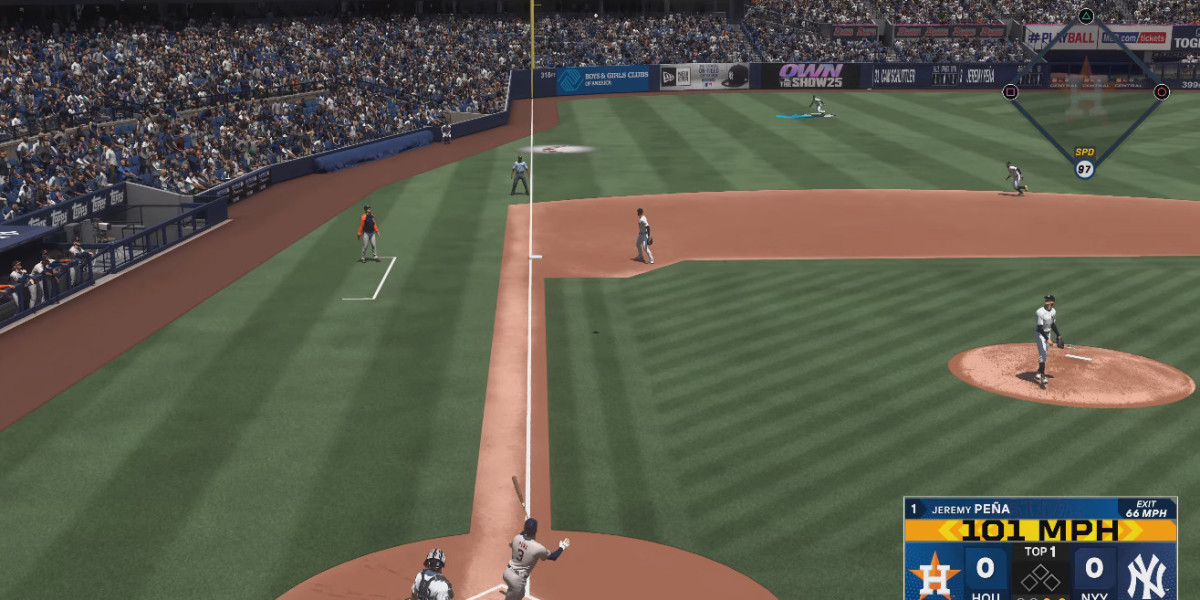
Task: Click the Astros logo on the scoreboard
Action: [936, 574]
